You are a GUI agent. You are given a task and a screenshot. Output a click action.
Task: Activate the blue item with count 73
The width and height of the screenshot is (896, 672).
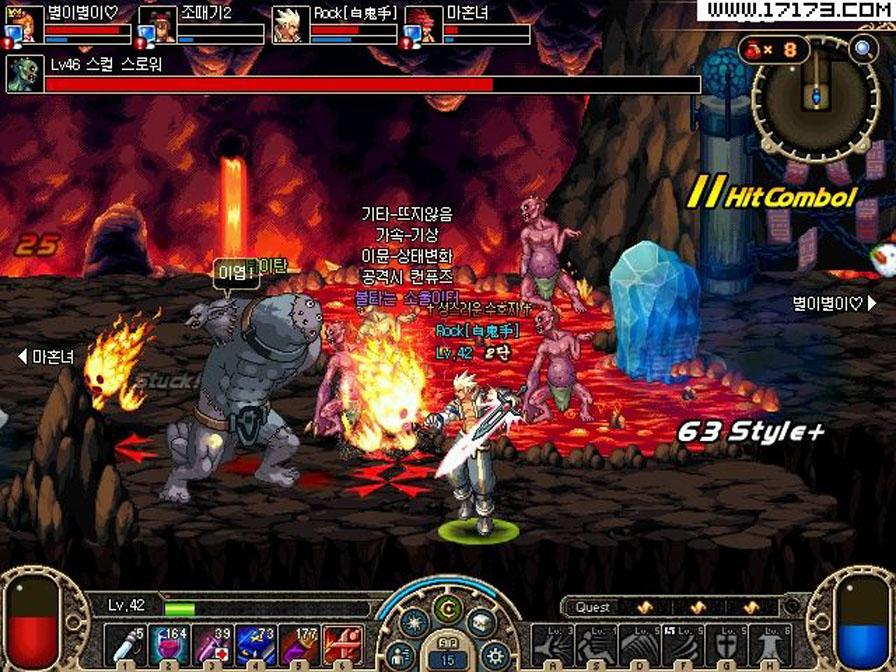coord(256,643)
